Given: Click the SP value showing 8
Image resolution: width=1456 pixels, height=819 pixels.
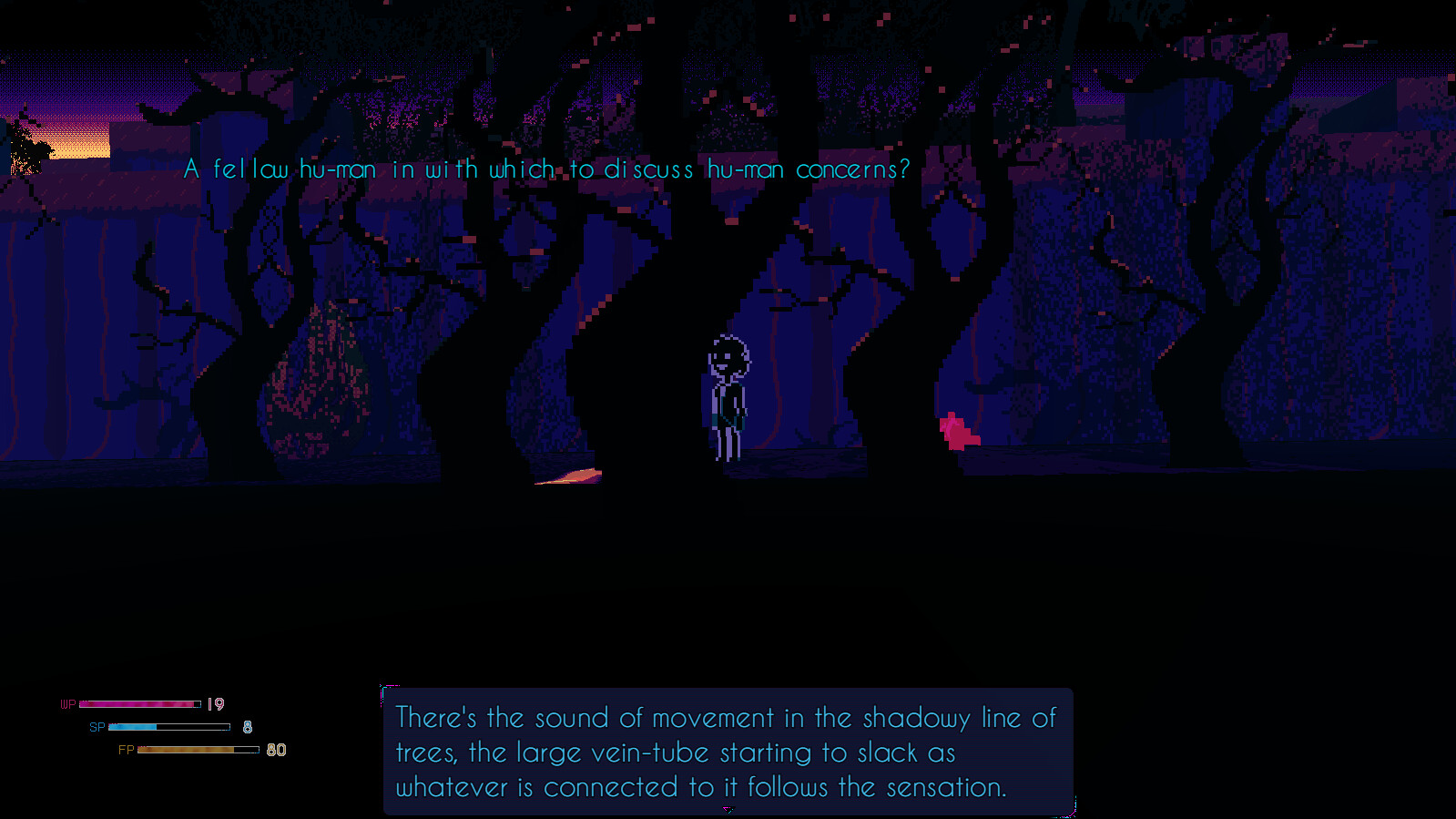Looking at the screenshot, I should point(245,726).
